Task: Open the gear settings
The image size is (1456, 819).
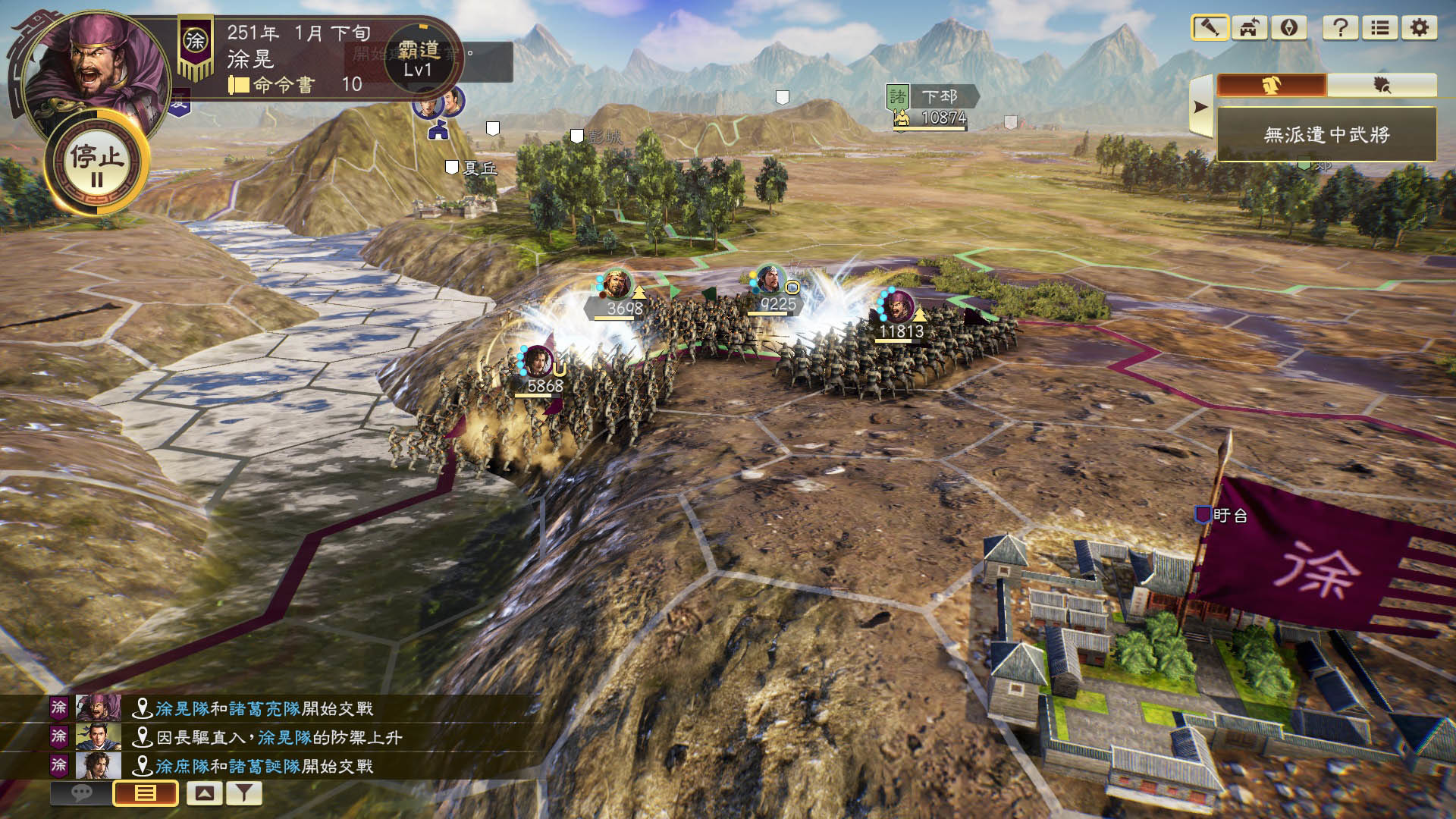Action: pyautogui.click(x=1420, y=28)
